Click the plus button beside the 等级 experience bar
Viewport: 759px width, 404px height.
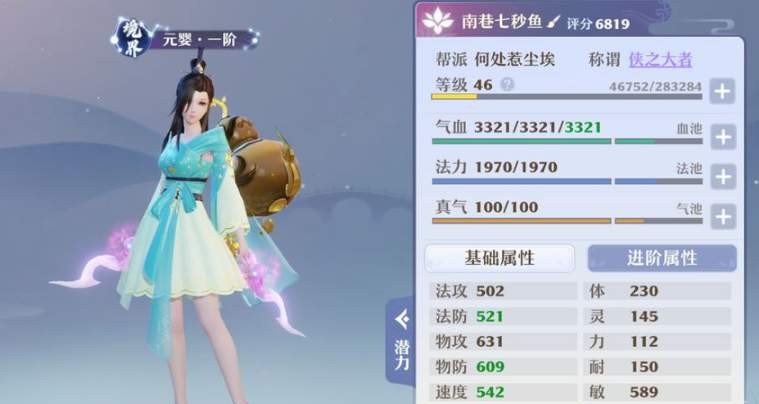pos(722,91)
